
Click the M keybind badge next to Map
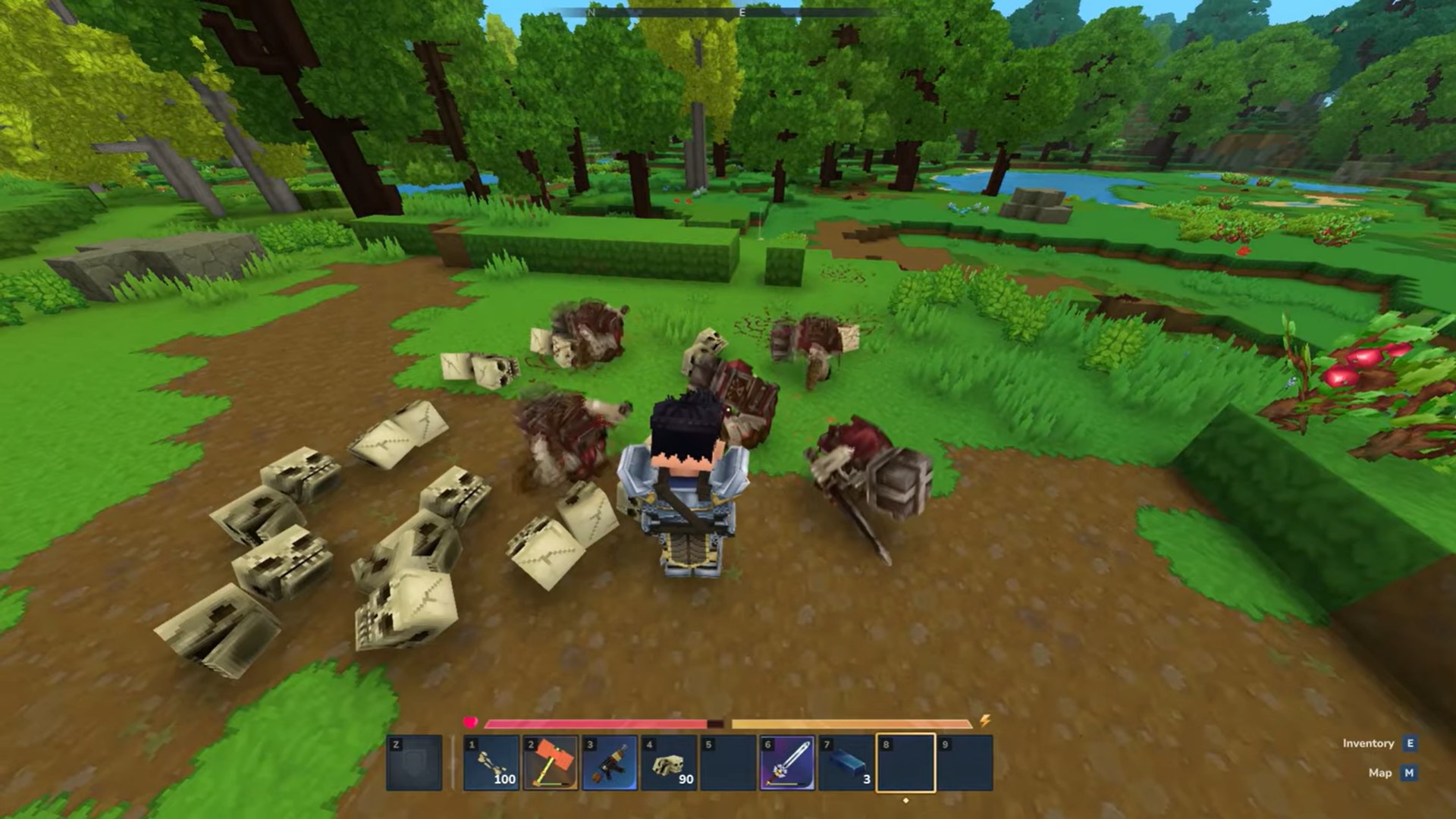pyautogui.click(x=1409, y=773)
